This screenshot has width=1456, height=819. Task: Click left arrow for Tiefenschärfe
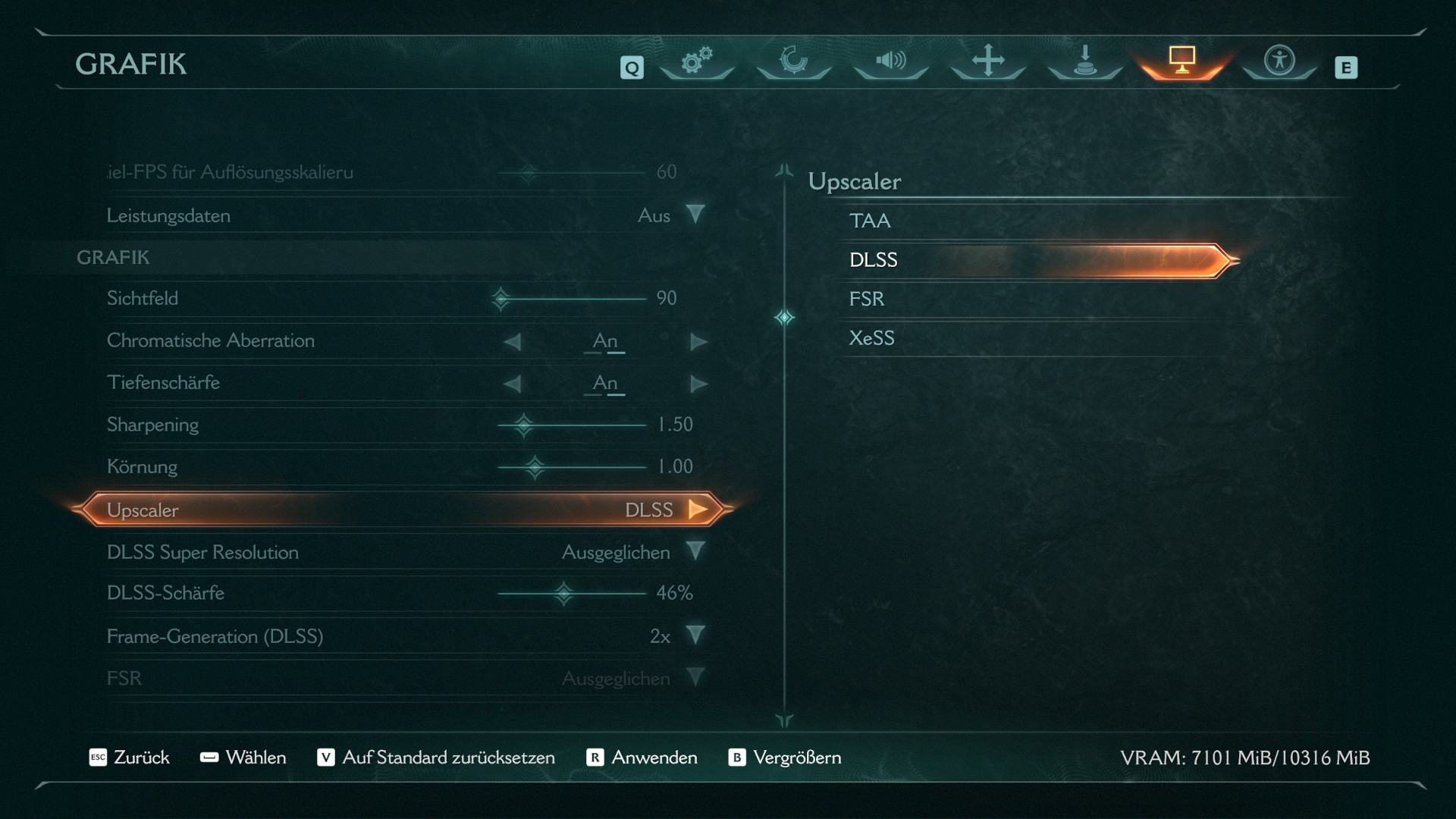click(513, 384)
